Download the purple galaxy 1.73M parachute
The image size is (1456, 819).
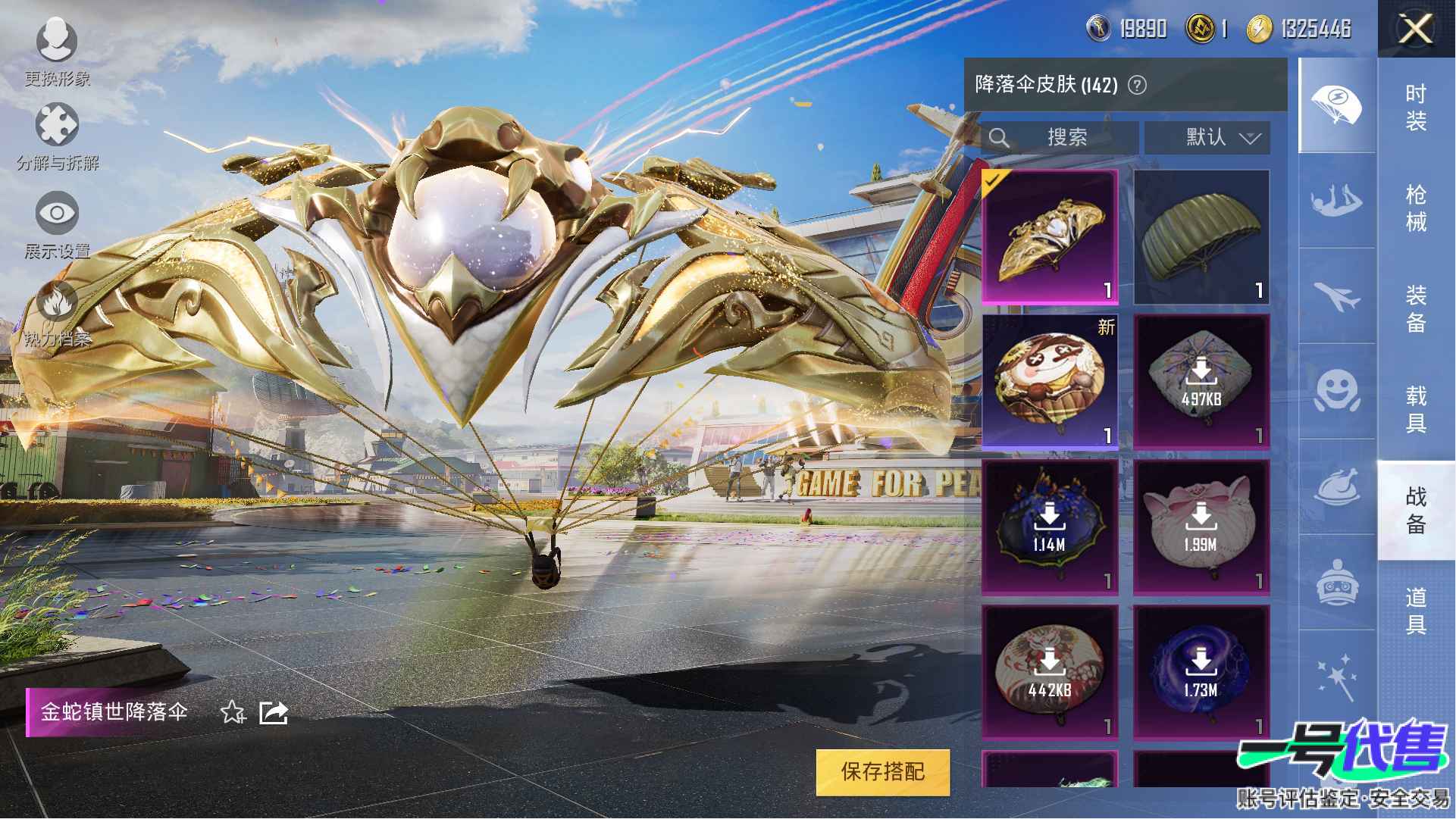(x=1201, y=673)
